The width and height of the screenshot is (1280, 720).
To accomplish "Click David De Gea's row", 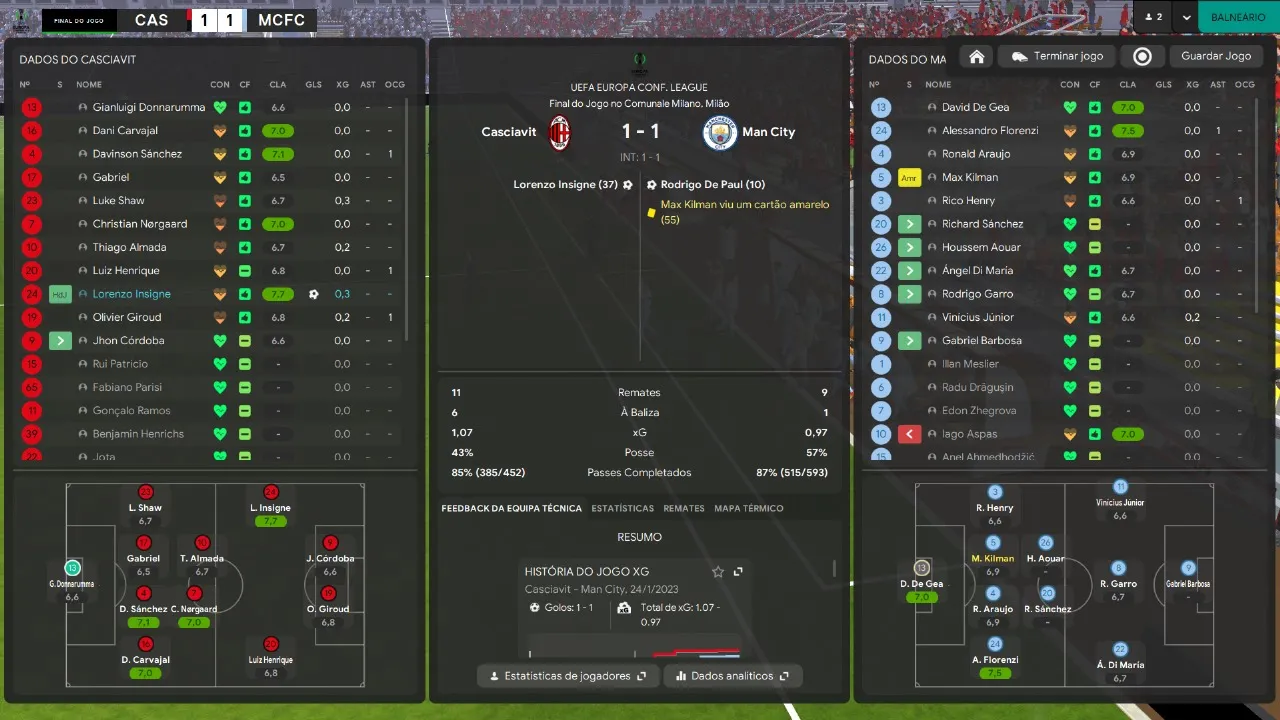I will [975, 107].
